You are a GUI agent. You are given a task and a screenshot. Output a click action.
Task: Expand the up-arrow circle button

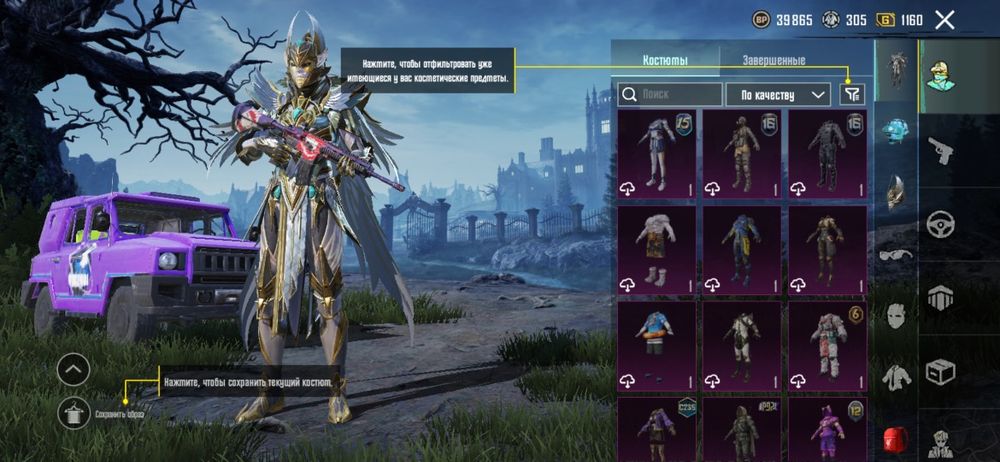pos(74,370)
